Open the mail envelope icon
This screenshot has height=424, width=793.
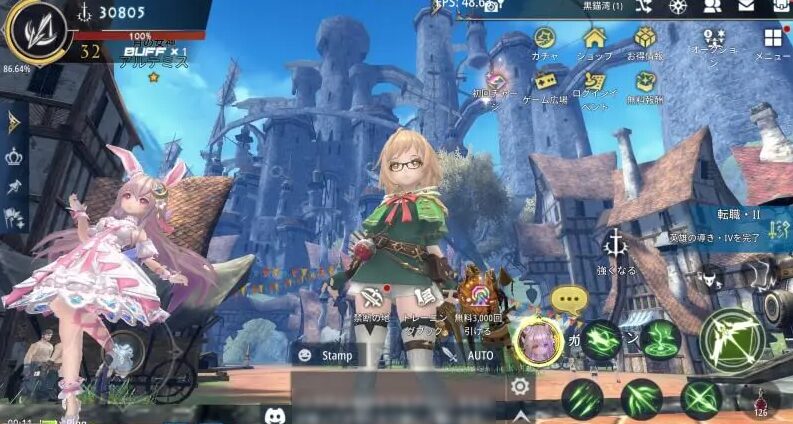pos(745,6)
